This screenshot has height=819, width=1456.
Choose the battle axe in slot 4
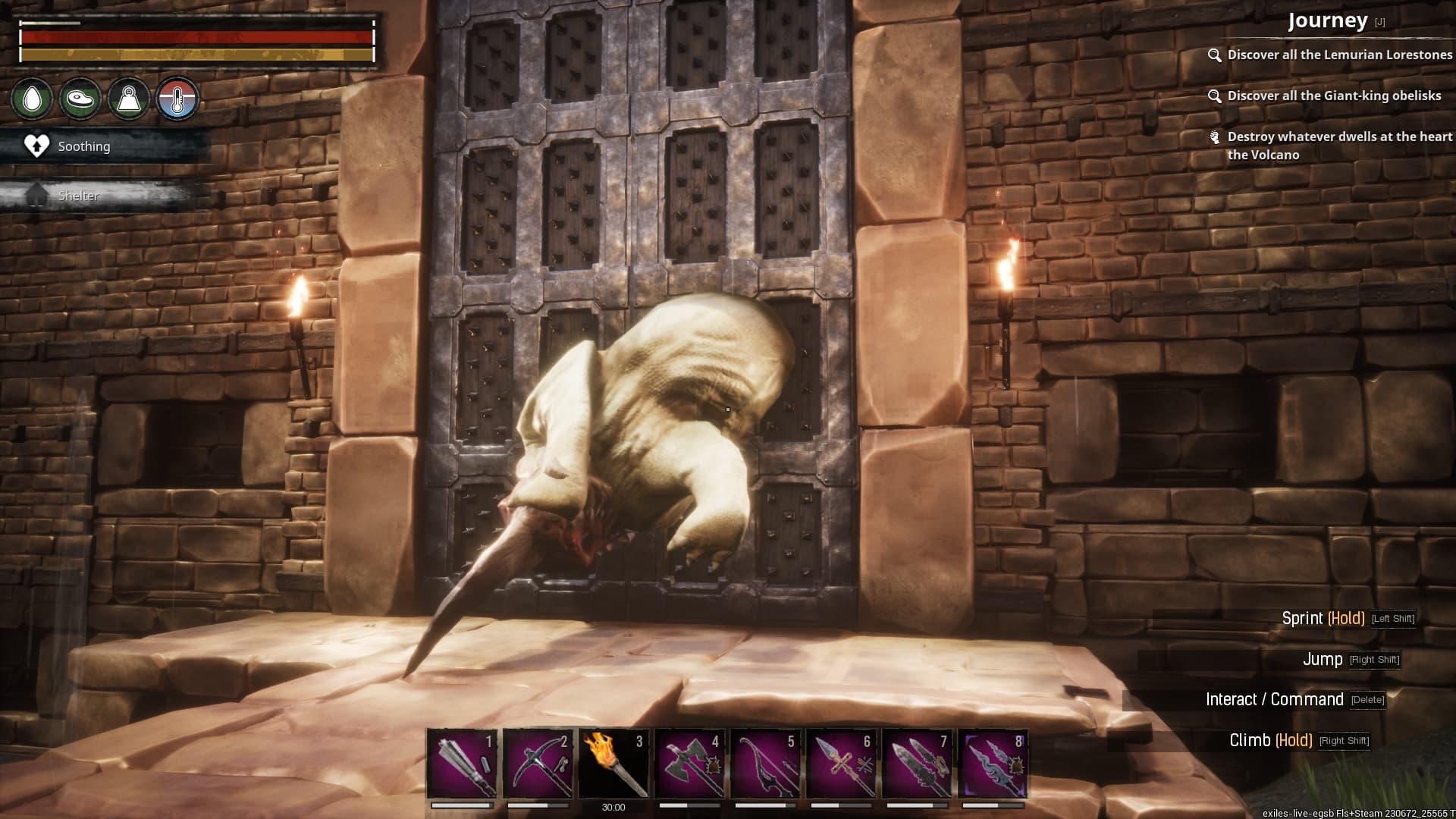pos(689,763)
